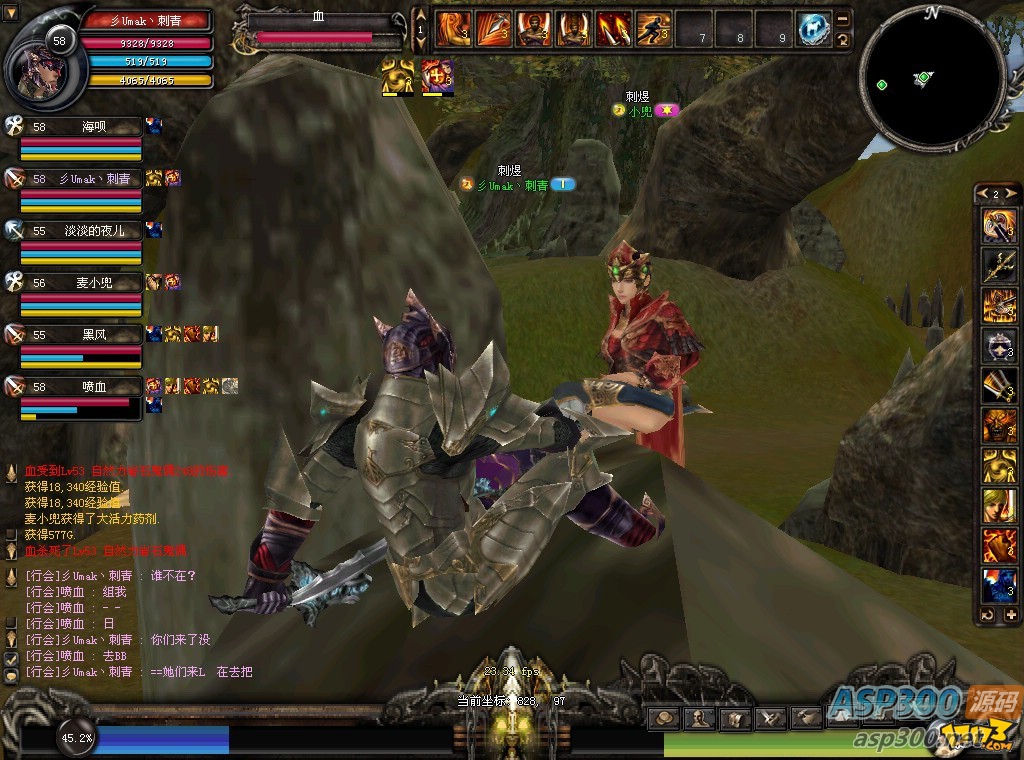Use the twin flaming arrows skill
Image resolution: width=1024 pixels, height=760 pixels.
[613, 30]
